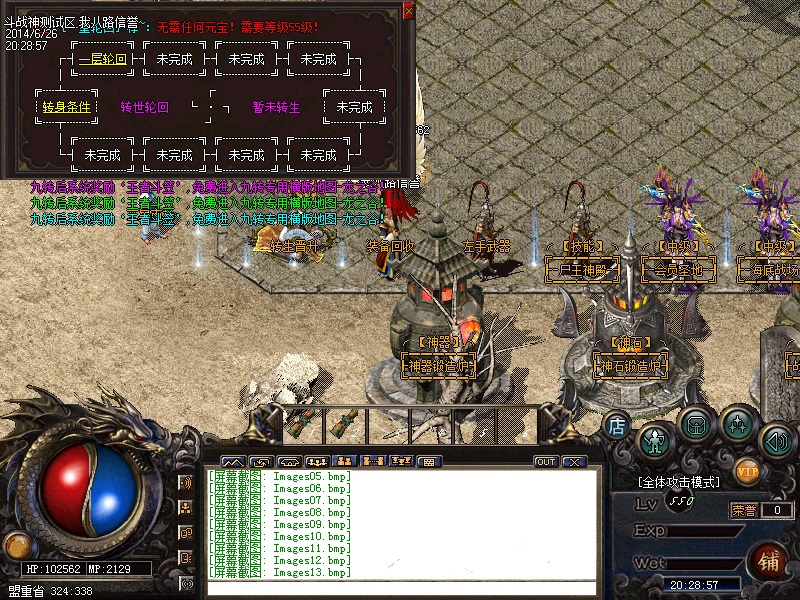Image resolution: width=800 pixels, height=600 pixels.
Task: Click the 店 shop round button
Action: pos(618,425)
